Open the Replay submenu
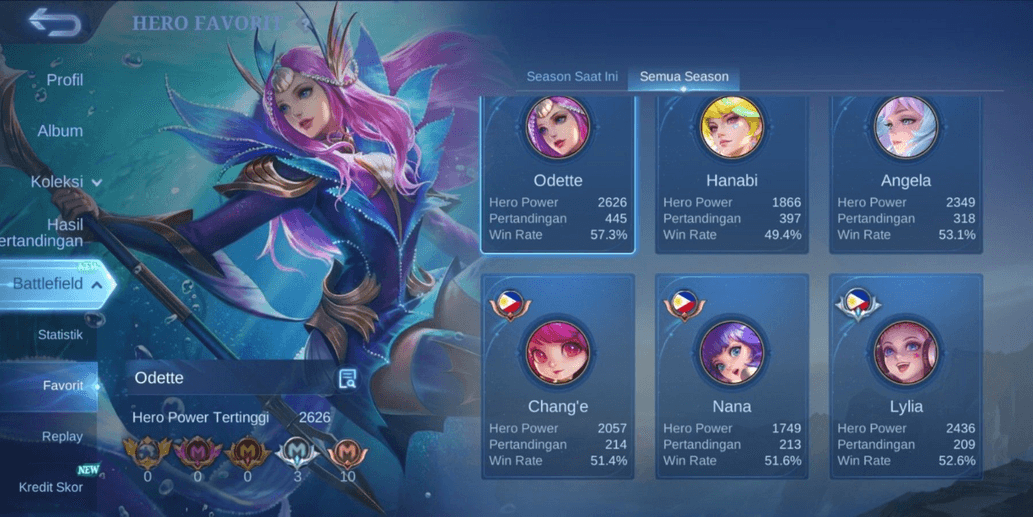This screenshot has height=517, width=1033. pos(62,437)
